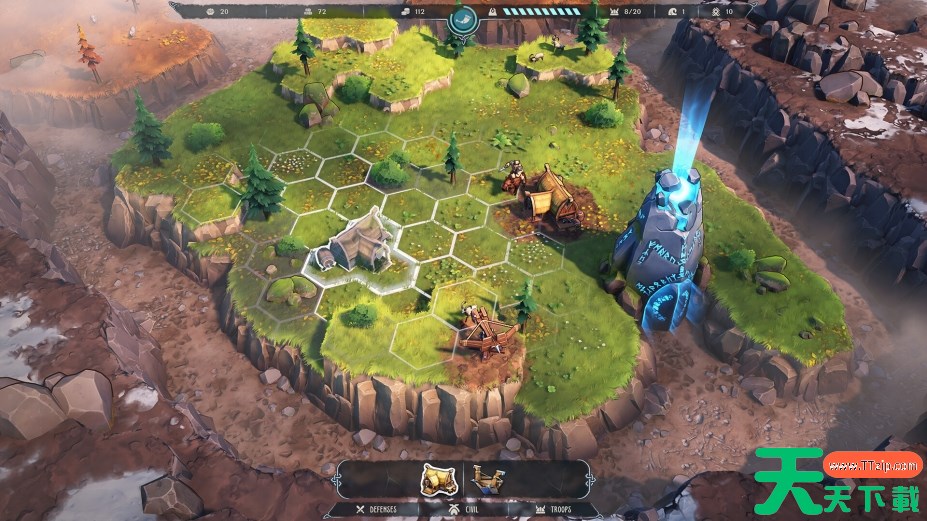Pick the wooden blue-trimmed building icon
Screen dimensions: 927x521
pyautogui.click(x=487, y=478)
